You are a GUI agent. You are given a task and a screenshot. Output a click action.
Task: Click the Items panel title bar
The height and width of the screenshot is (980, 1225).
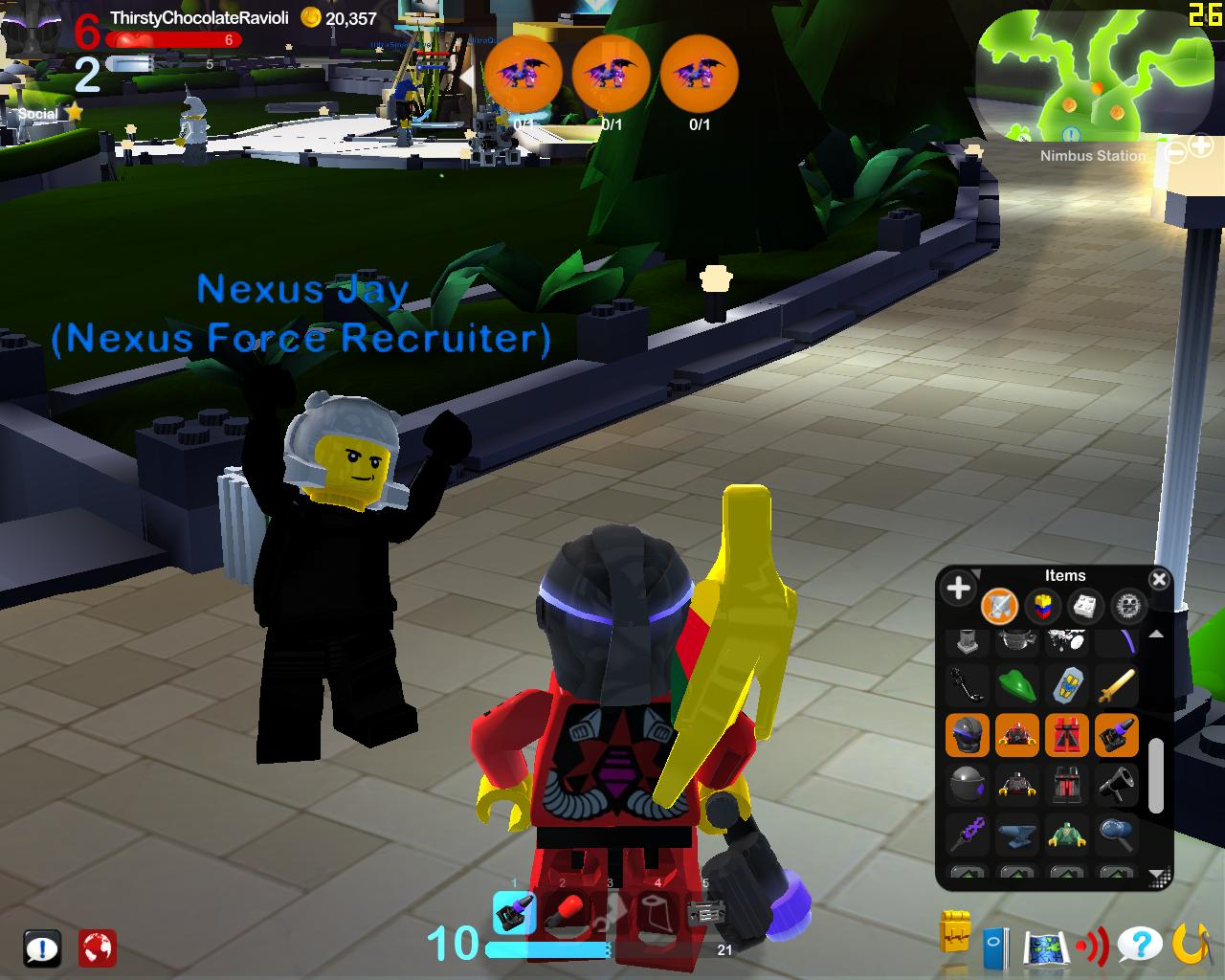click(x=1065, y=576)
